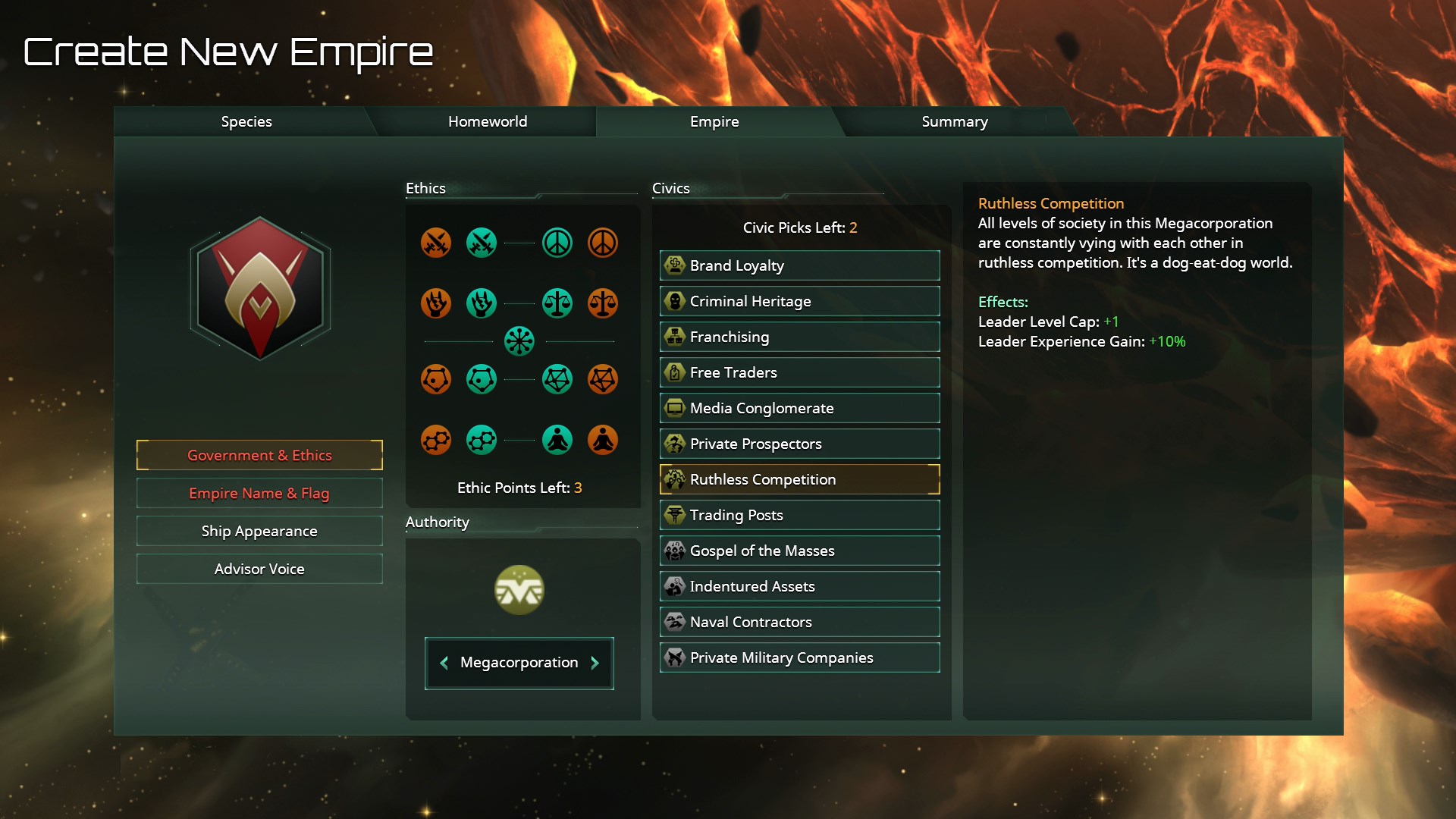The height and width of the screenshot is (819, 1456).
Task: Choose the Advisor Voice section
Action: click(259, 569)
